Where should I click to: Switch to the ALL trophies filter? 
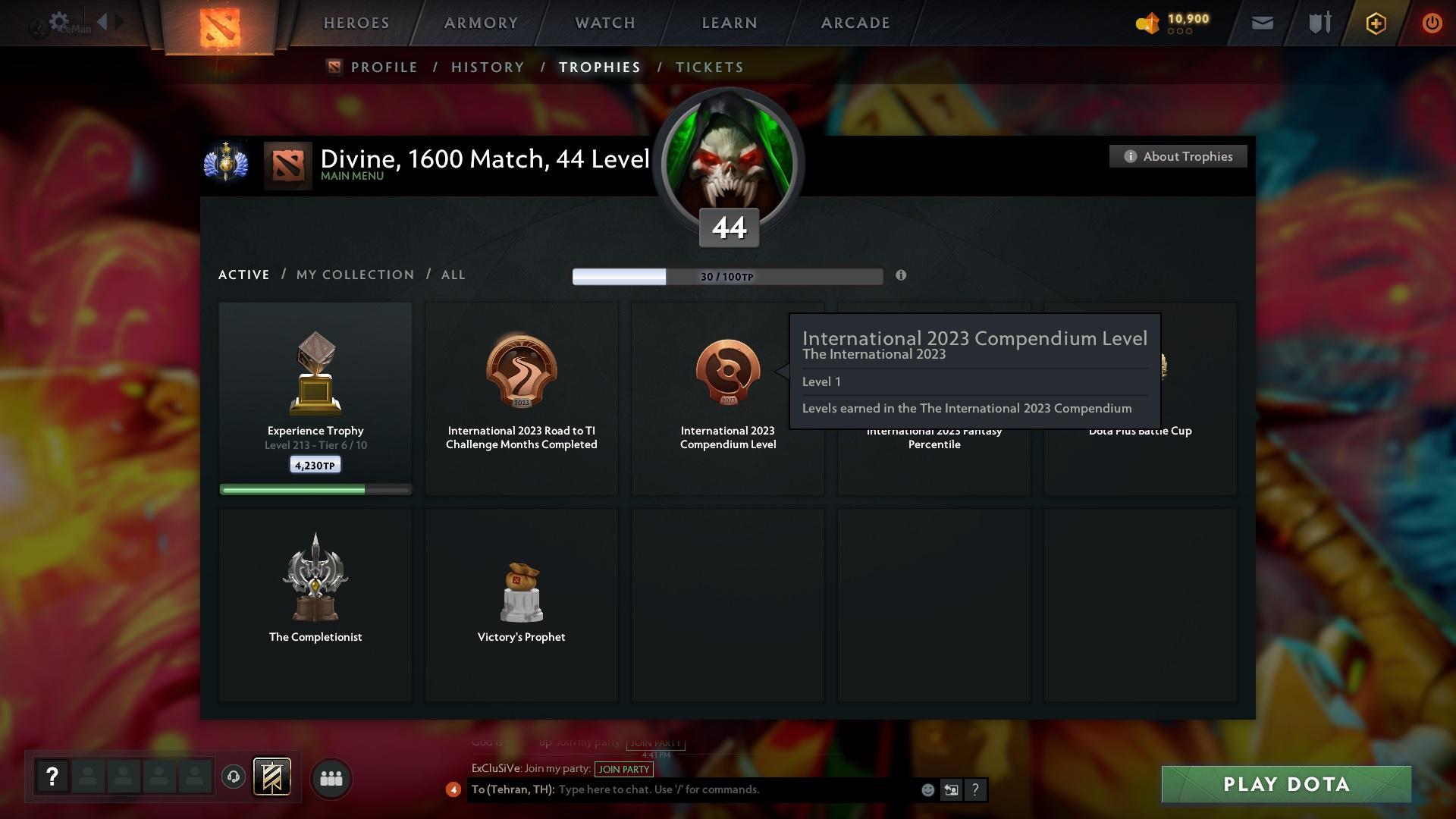pos(453,275)
